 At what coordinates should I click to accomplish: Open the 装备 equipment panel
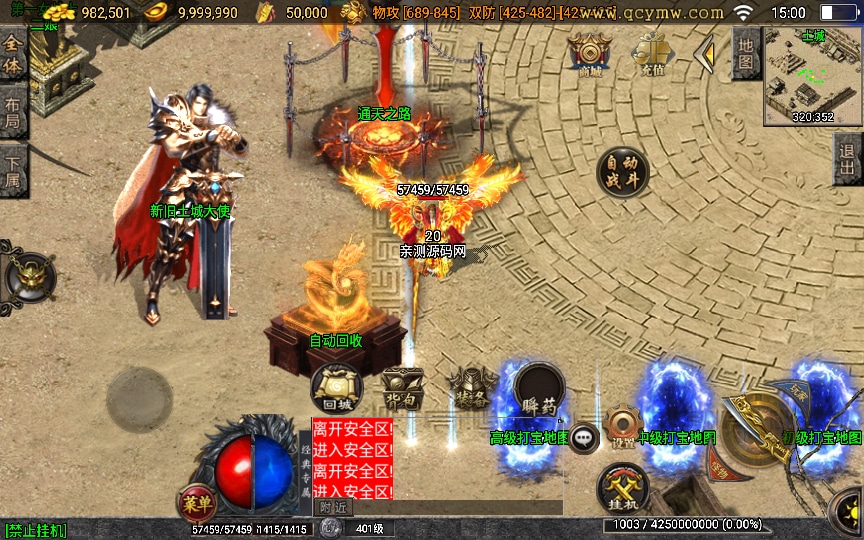(472, 387)
